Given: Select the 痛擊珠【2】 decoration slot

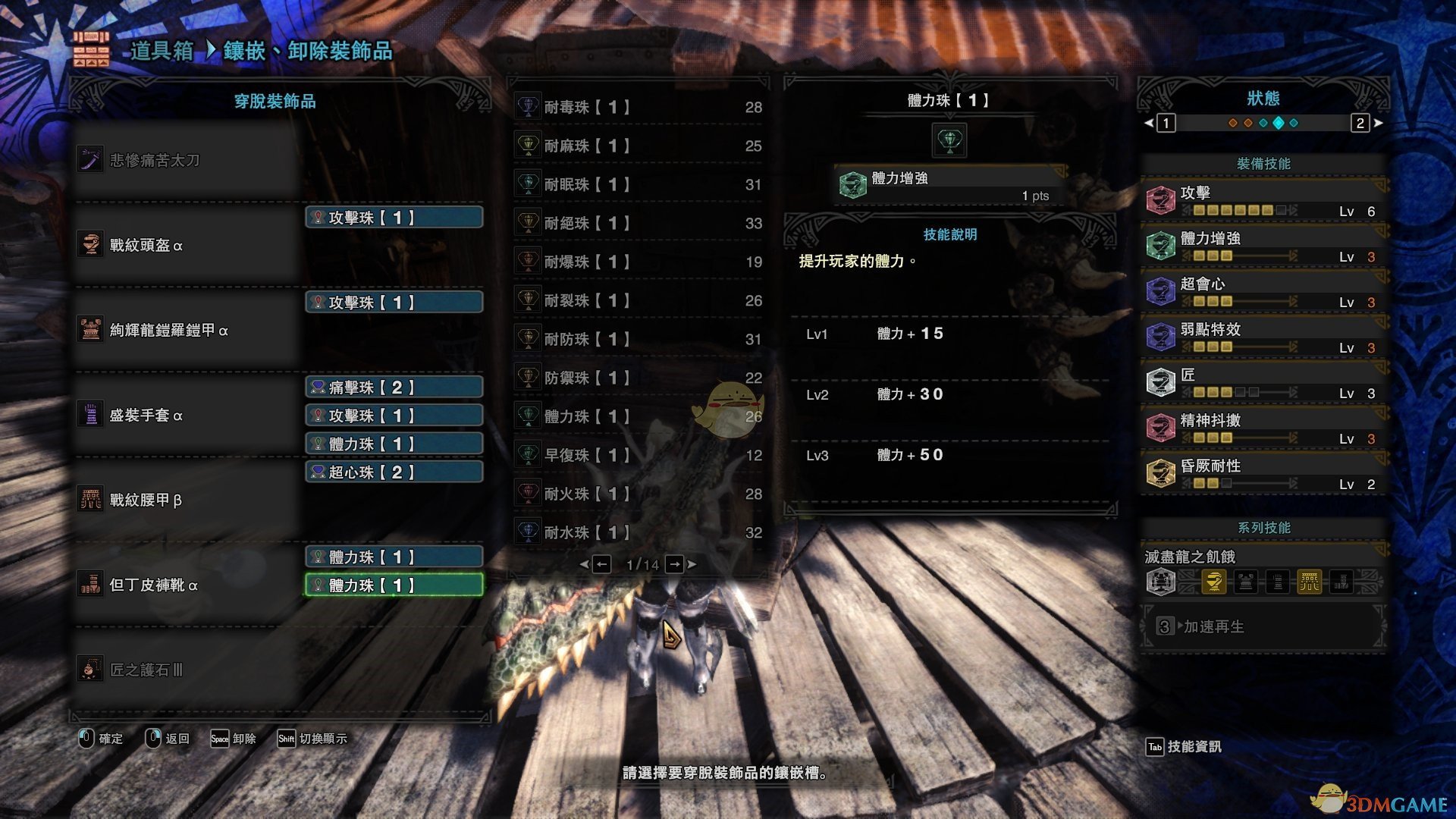Looking at the screenshot, I should point(394,388).
